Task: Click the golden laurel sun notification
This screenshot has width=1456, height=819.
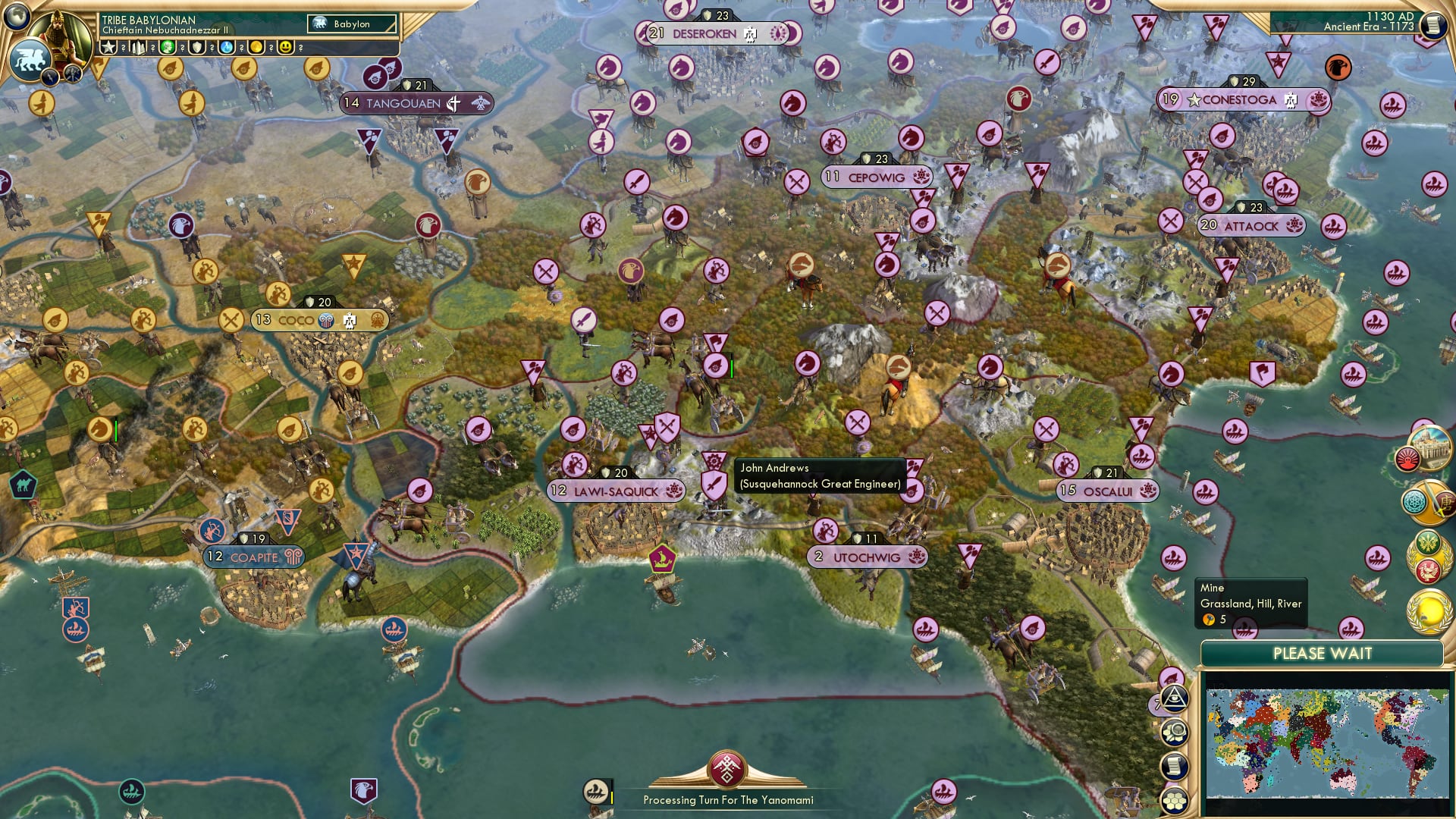Action: coord(1430,611)
